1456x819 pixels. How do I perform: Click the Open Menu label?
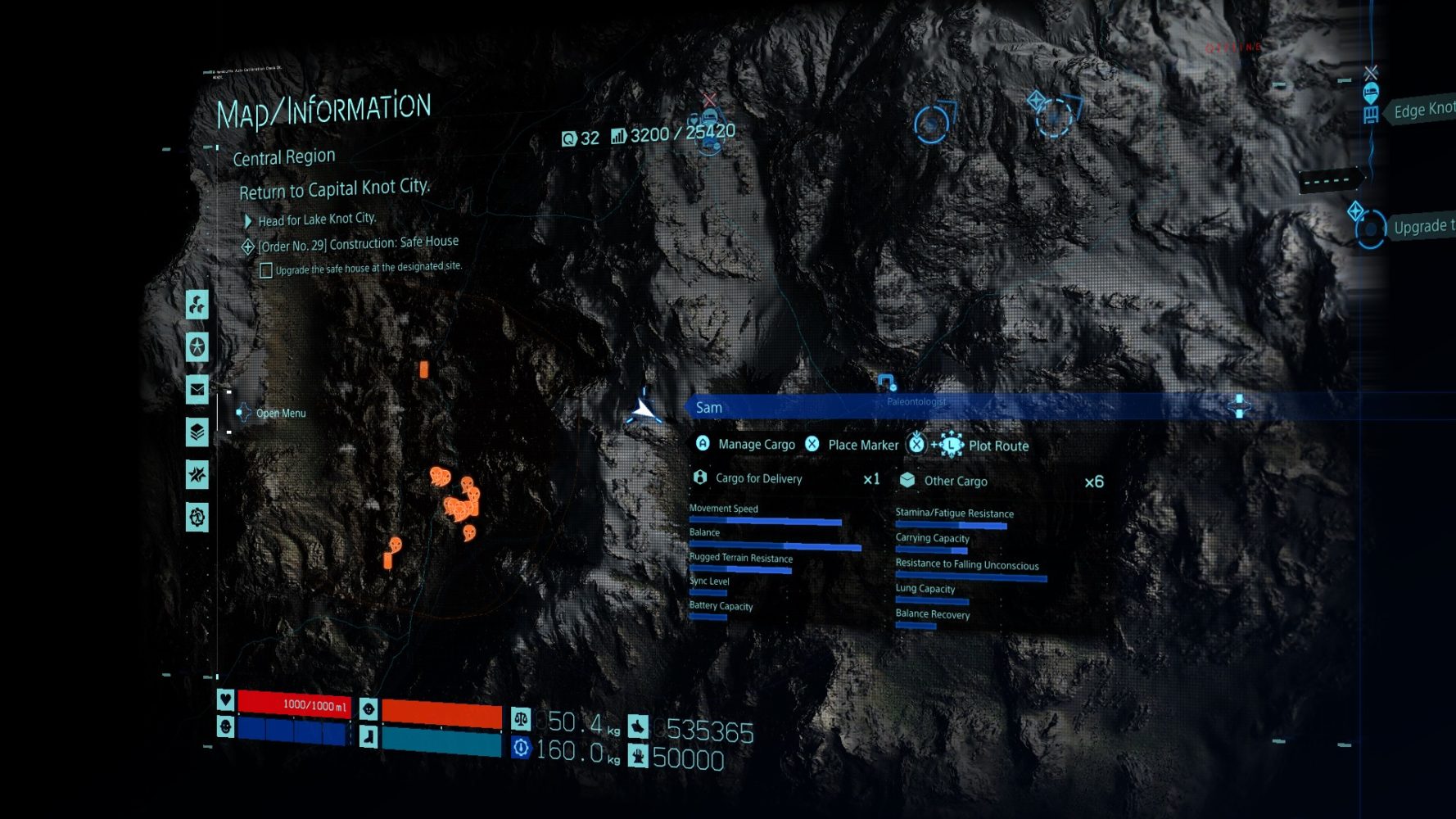[280, 414]
